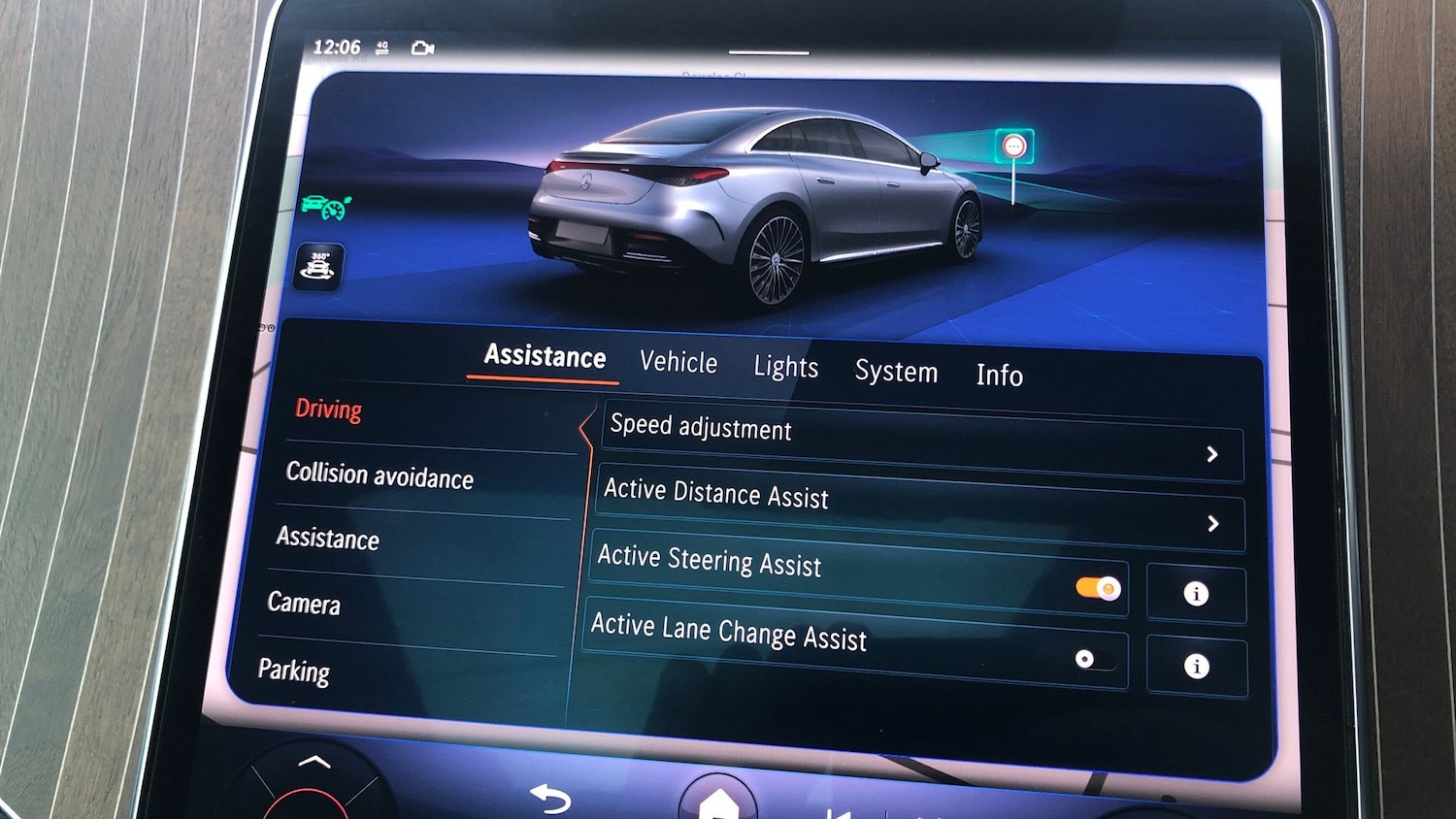
Task: Select the Driving category
Action: click(x=329, y=409)
